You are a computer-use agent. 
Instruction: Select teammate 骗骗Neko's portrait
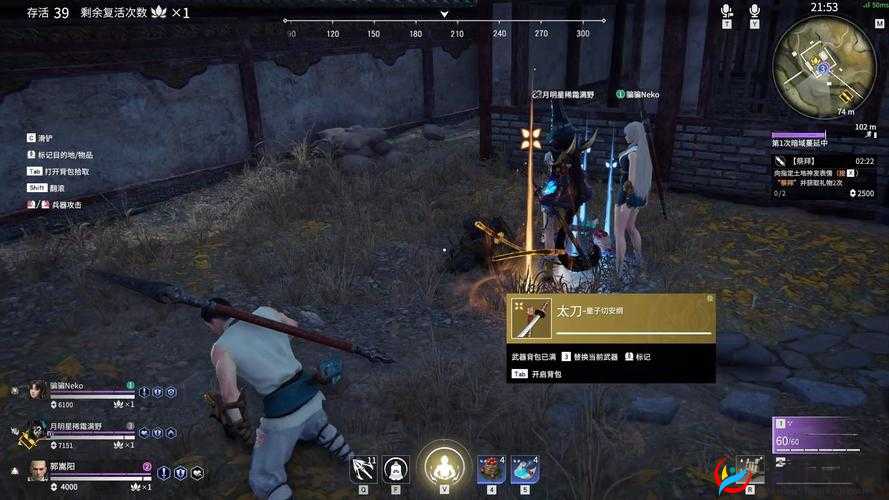[x=38, y=392]
